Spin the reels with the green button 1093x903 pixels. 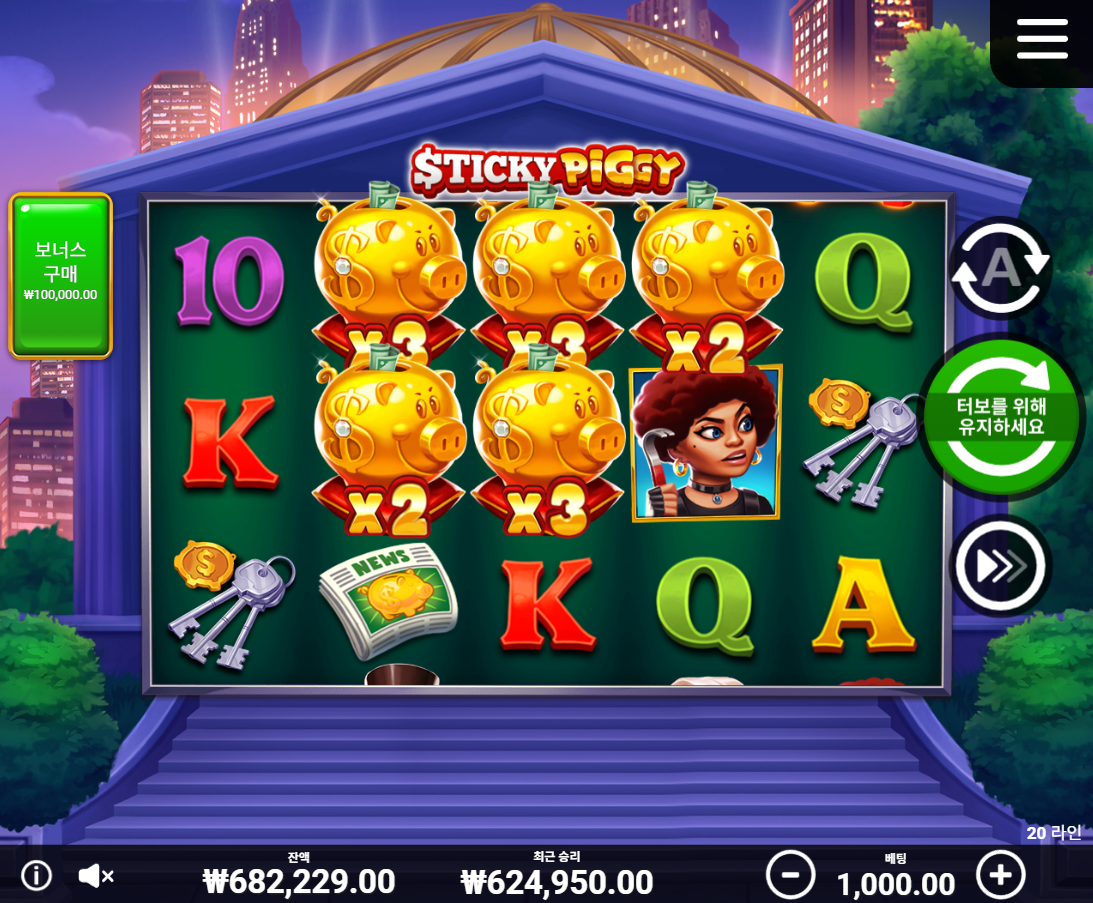[x=1000, y=416]
